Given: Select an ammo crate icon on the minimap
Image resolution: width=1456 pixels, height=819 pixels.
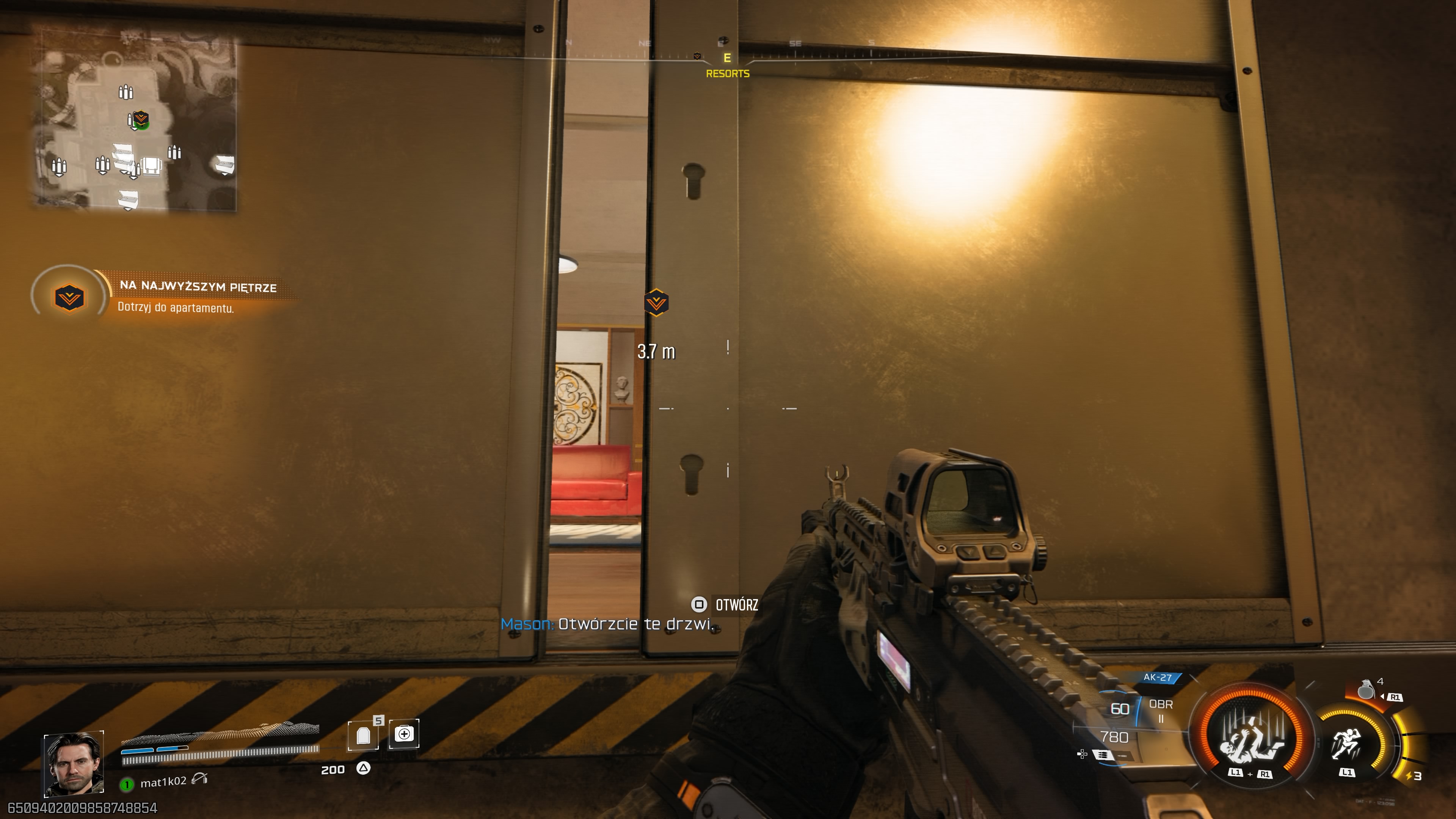Looking at the screenshot, I should coord(127,91).
